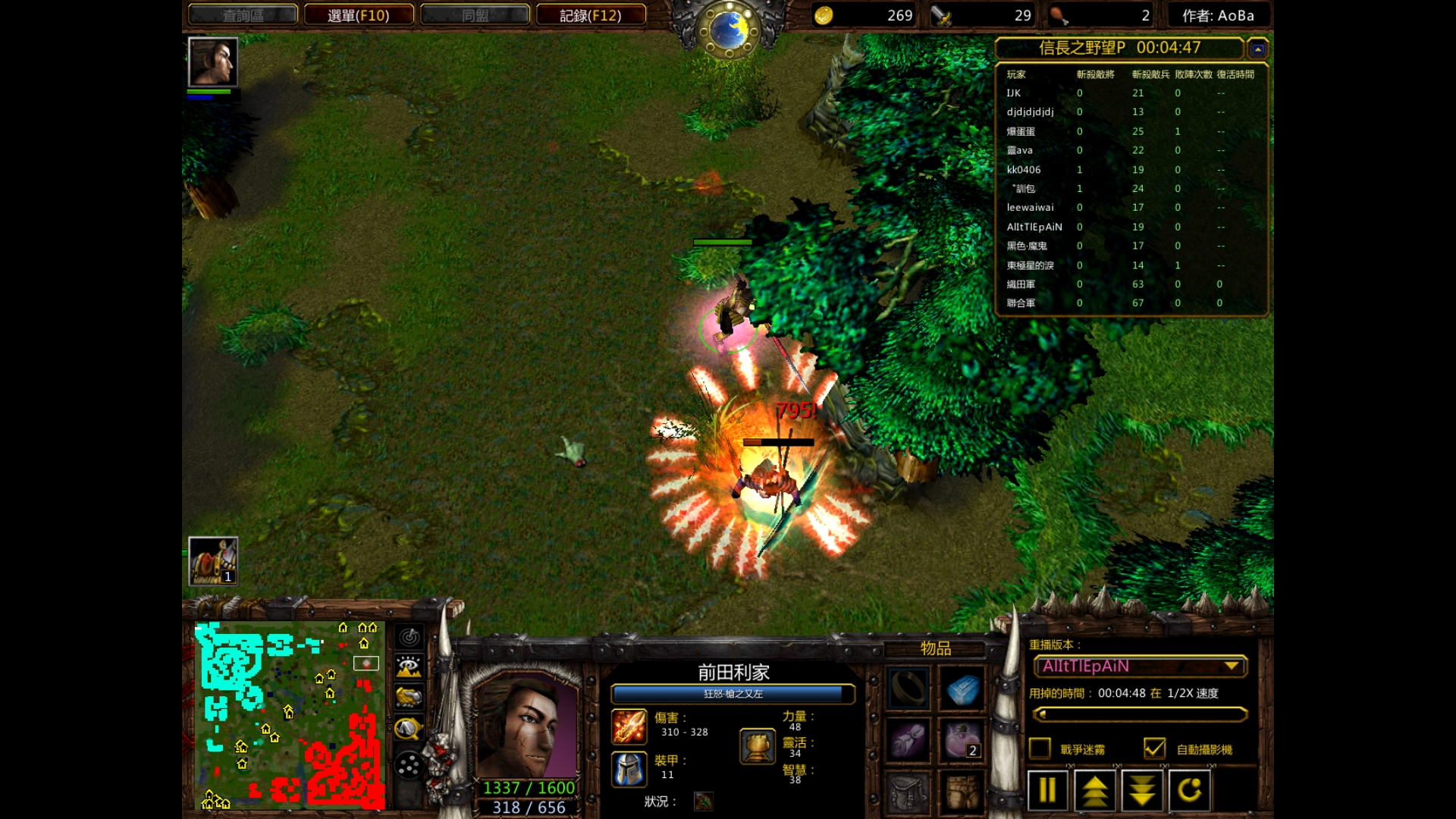The width and height of the screenshot is (1456, 819).
Task: Open the 選單(F10) game menu
Action: [x=359, y=15]
